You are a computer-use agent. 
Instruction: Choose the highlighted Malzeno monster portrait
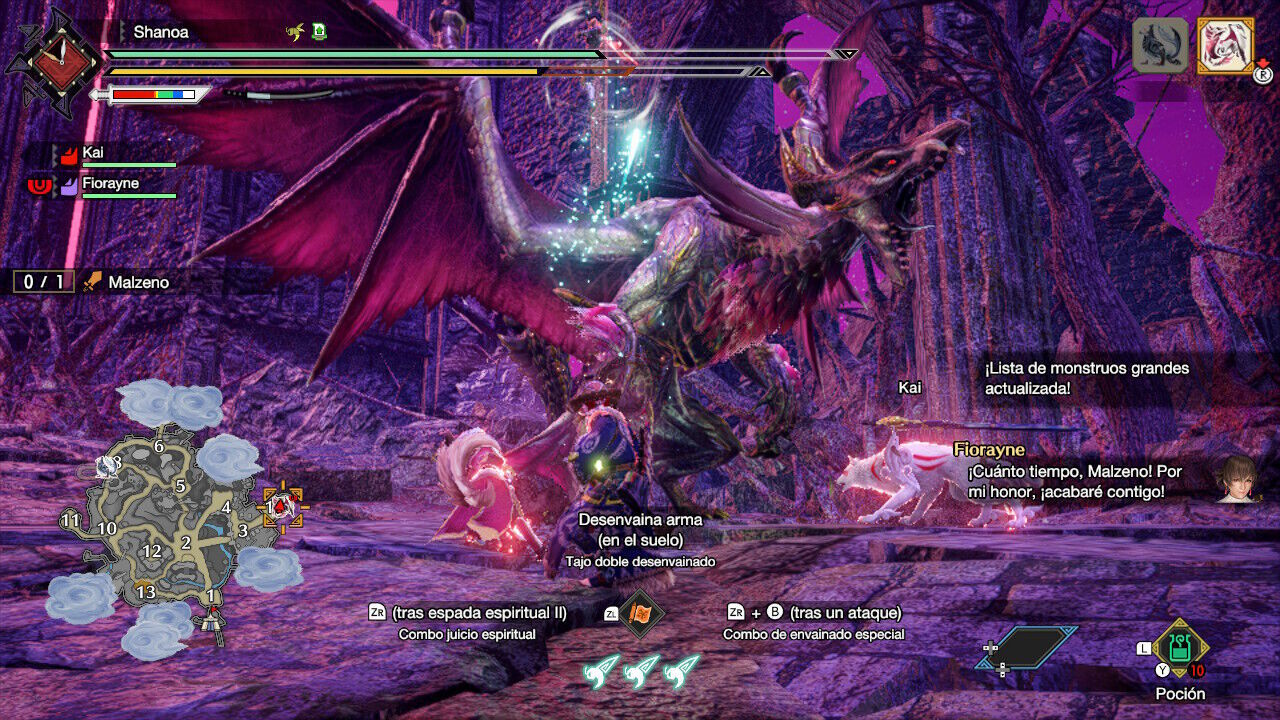tap(1225, 46)
